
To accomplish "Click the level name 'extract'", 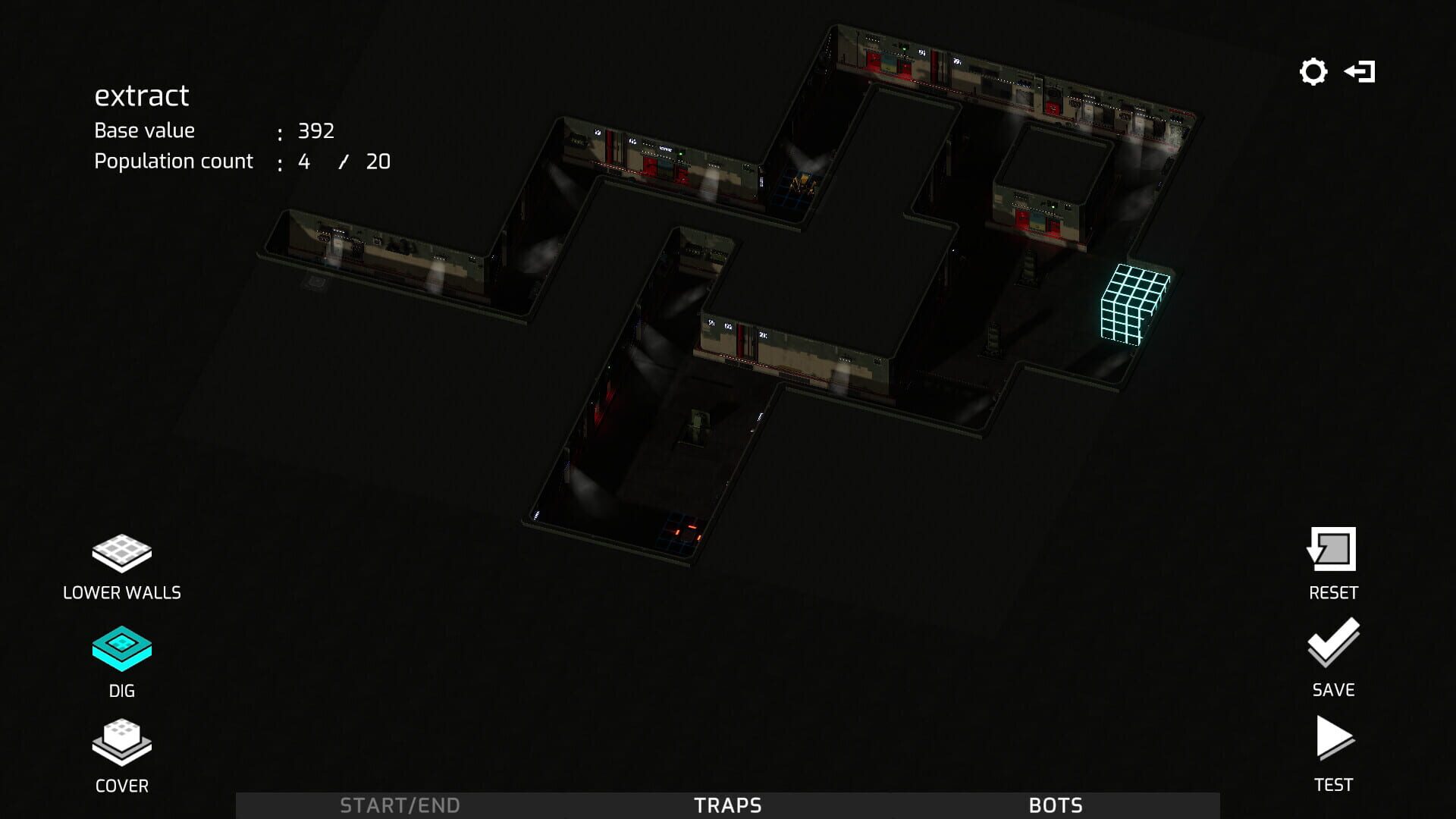I will [141, 95].
